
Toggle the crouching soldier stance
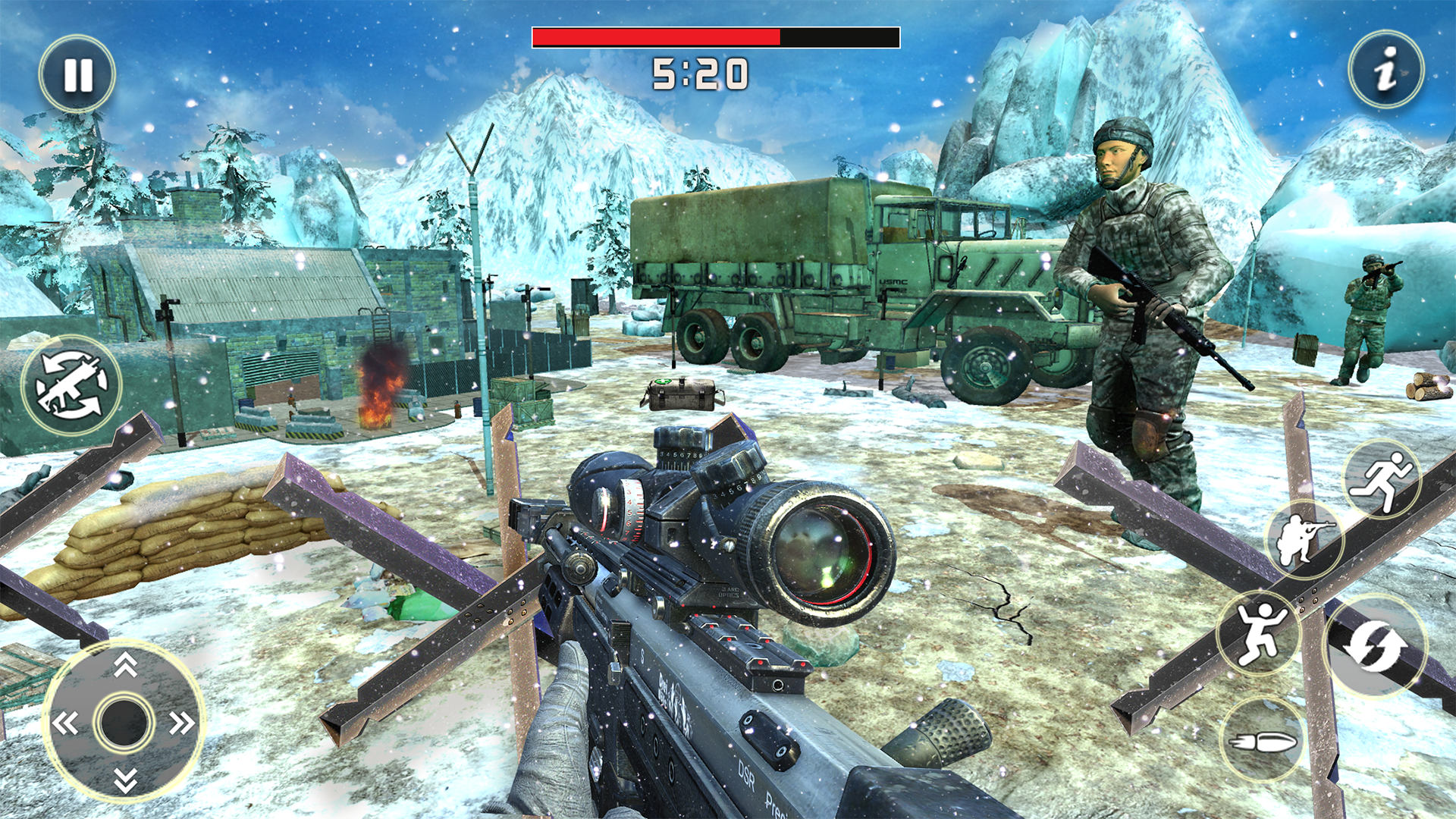[1304, 538]
